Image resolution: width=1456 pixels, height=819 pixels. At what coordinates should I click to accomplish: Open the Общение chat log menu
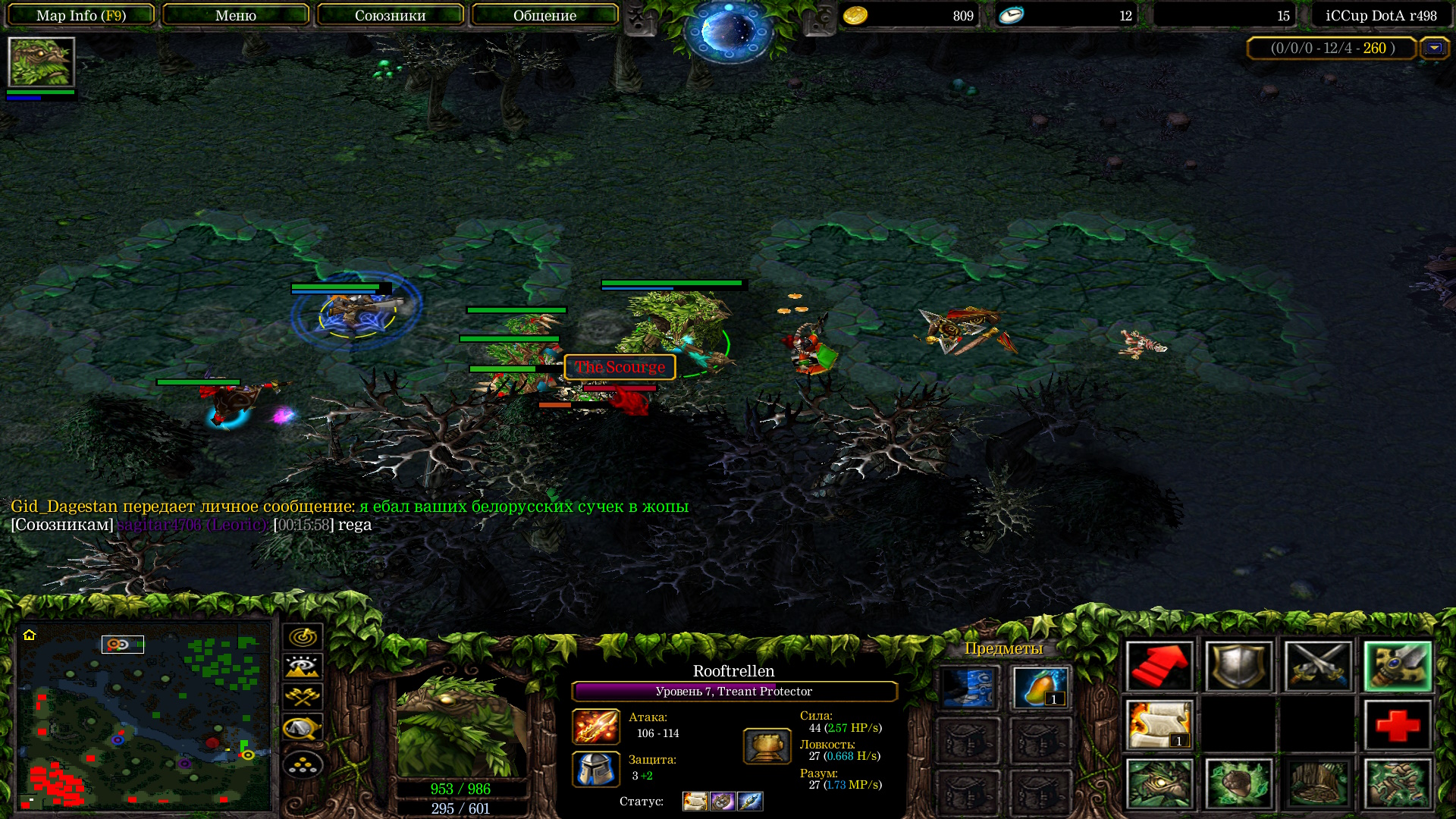[x=544, y=15]
